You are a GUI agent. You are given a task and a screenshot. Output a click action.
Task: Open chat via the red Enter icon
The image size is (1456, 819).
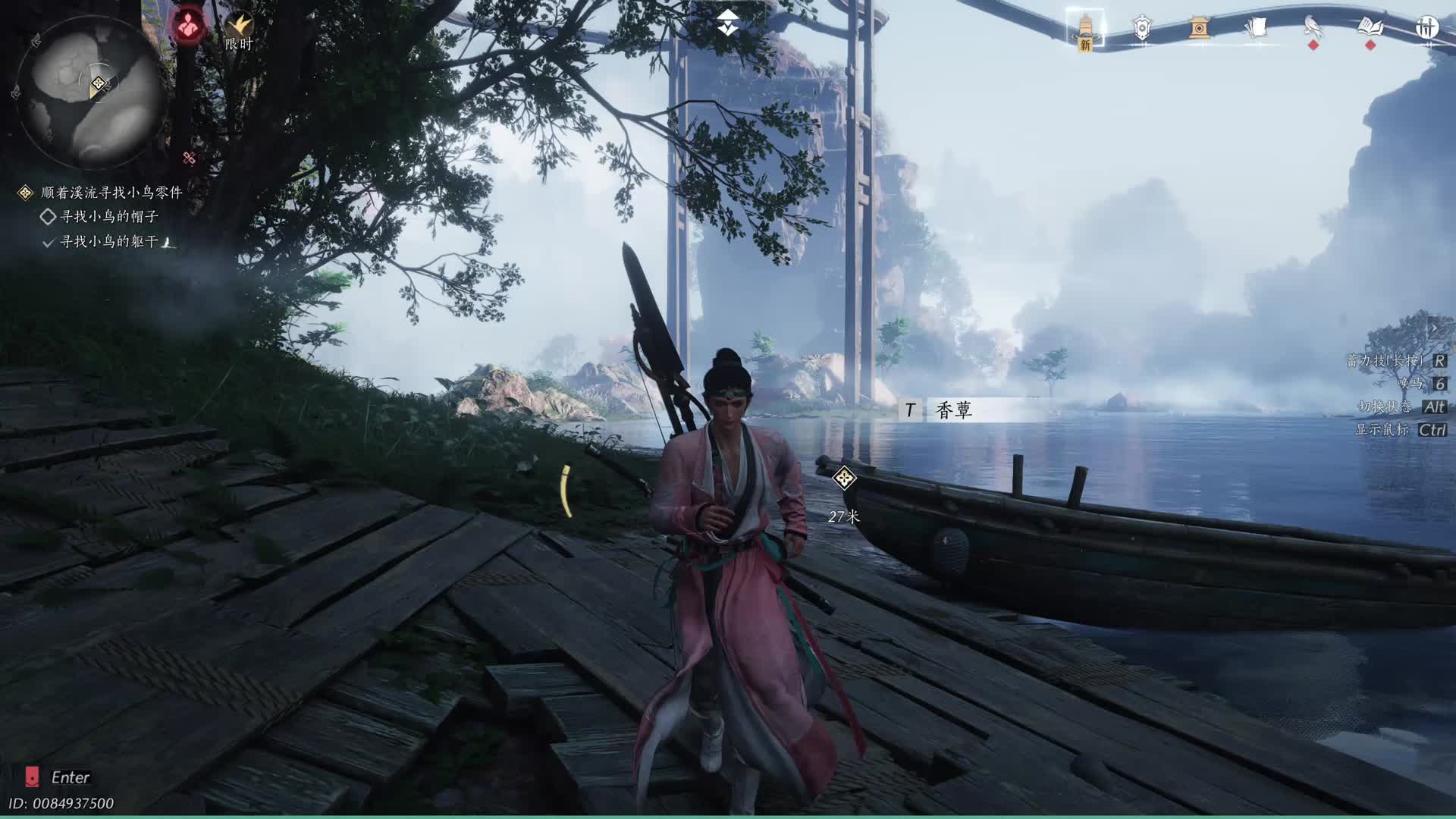(x=33, y=777)
